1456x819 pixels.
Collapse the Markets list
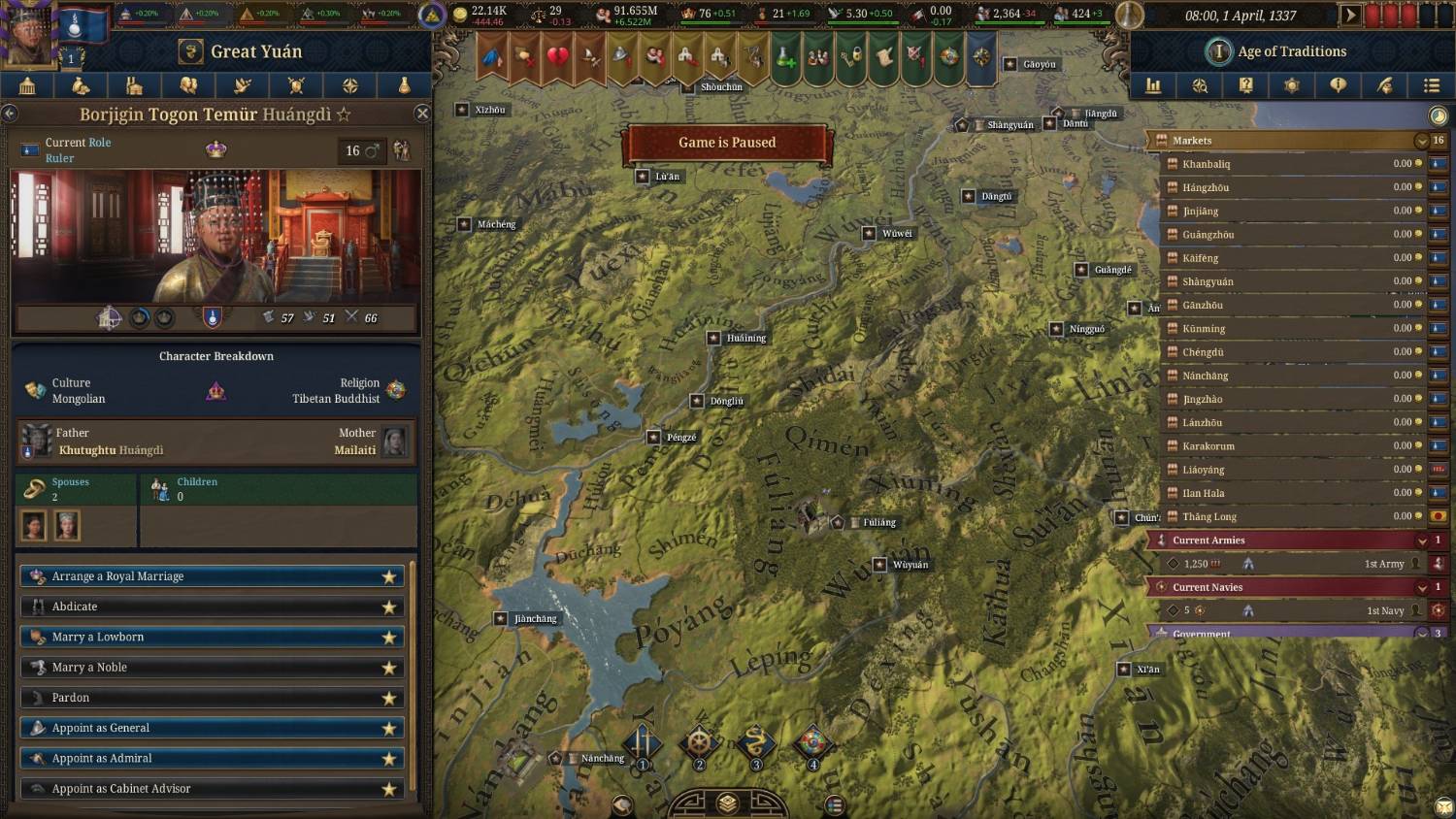tap(1422, 141)
